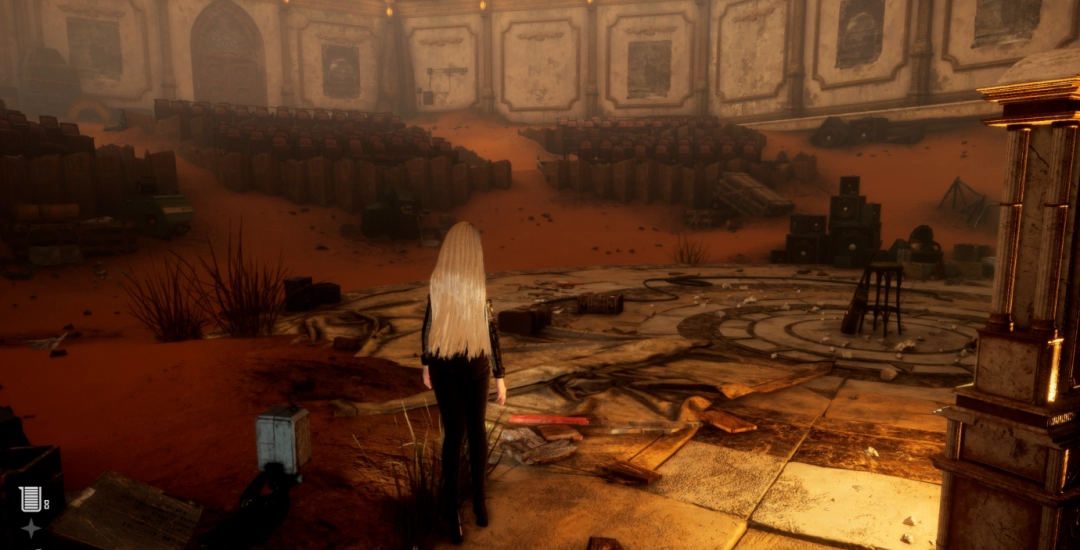Select the beaker item icon

(29, 497)
